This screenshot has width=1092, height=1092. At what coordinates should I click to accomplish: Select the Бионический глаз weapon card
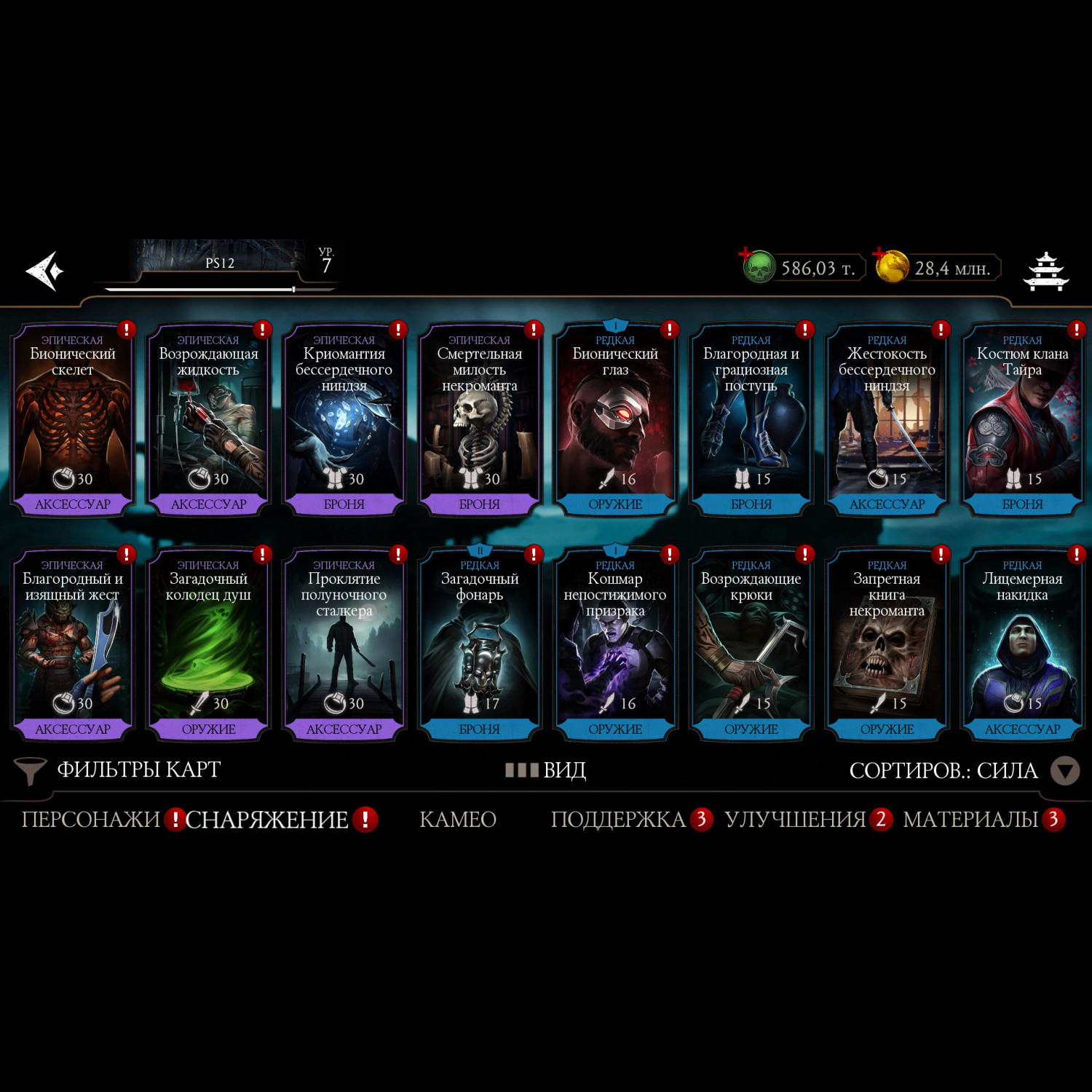pos(615,421)
